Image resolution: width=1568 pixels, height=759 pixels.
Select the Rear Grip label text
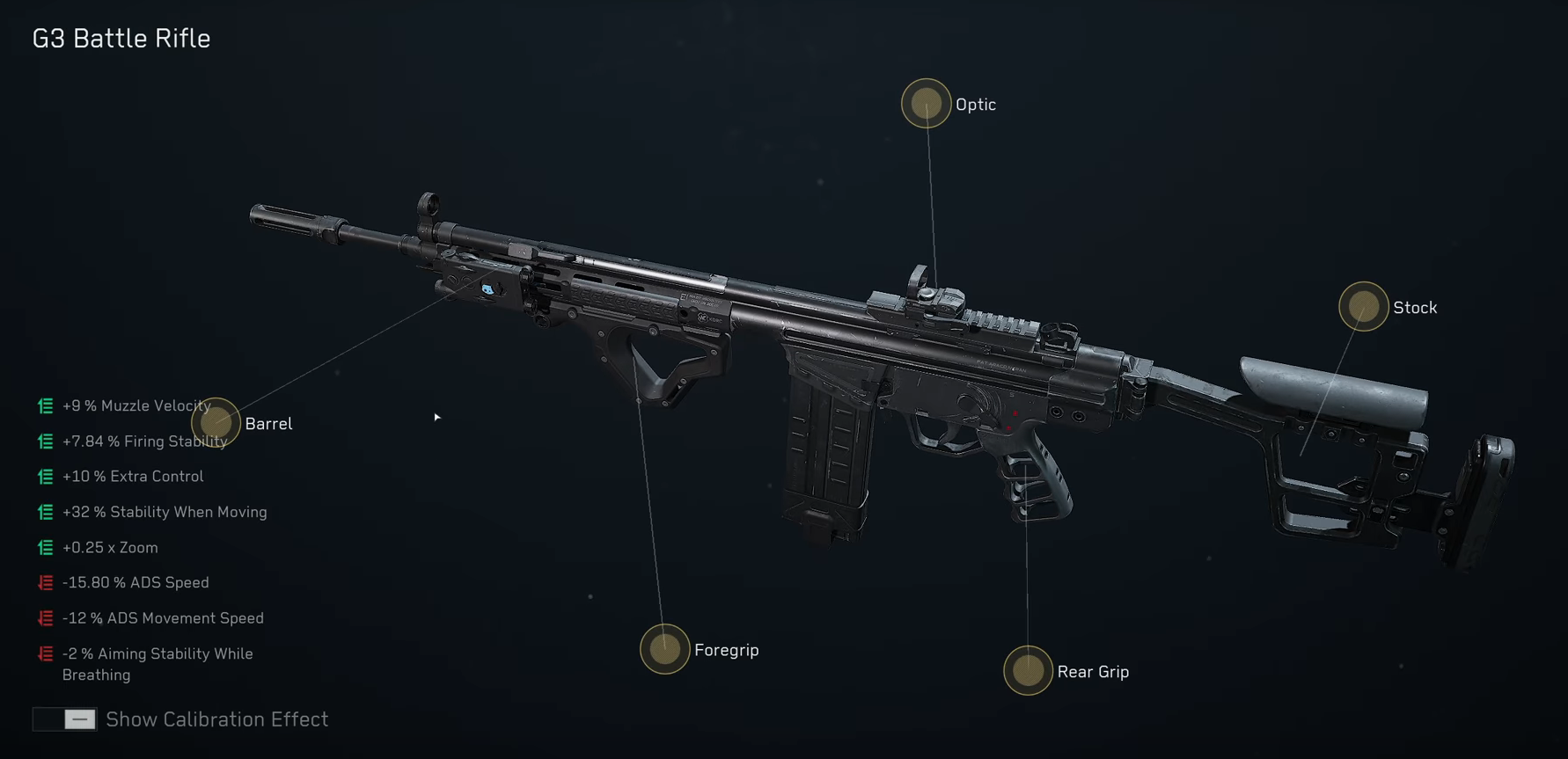tap(1094, 671)
